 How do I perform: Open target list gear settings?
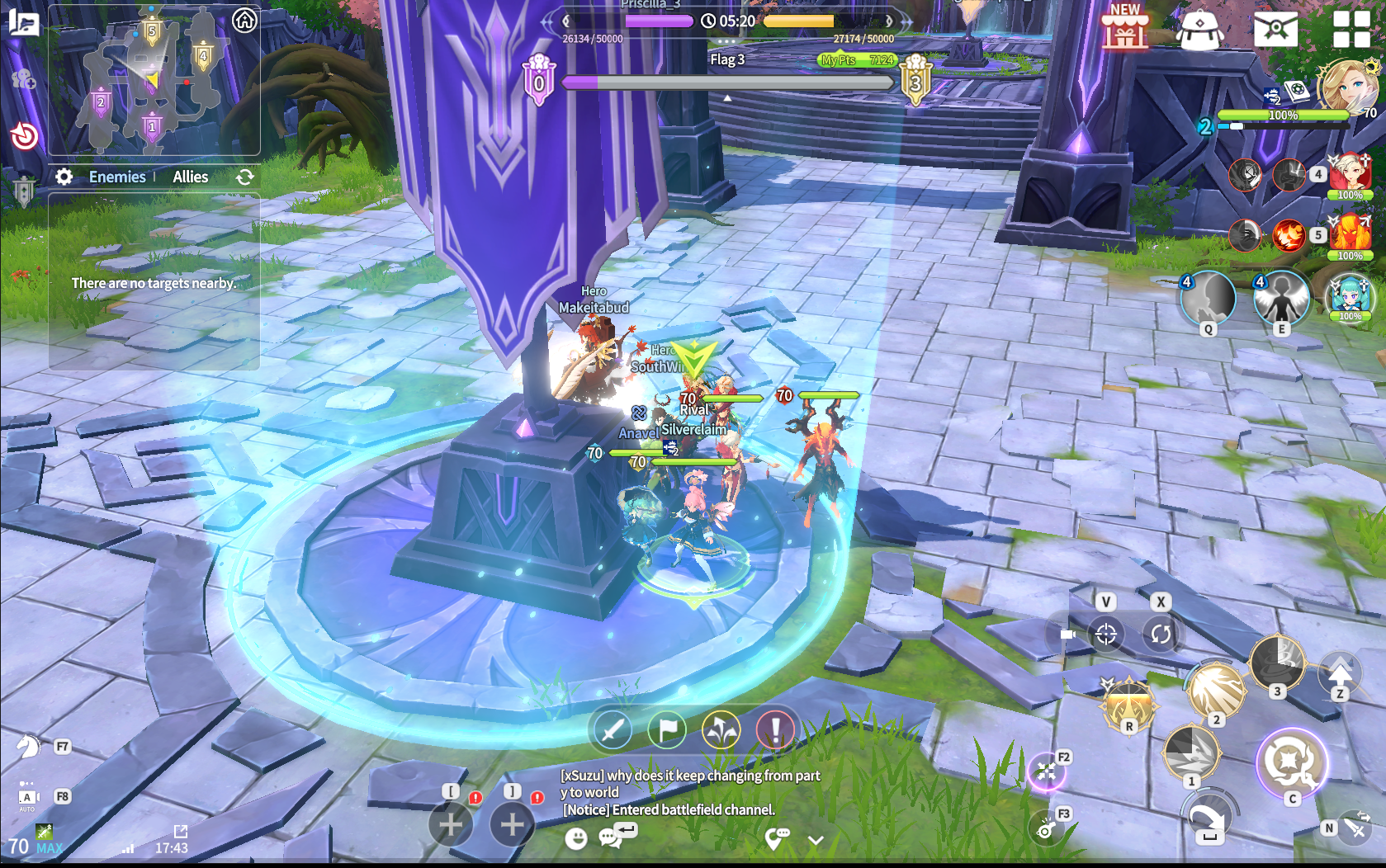pos(64,177)
